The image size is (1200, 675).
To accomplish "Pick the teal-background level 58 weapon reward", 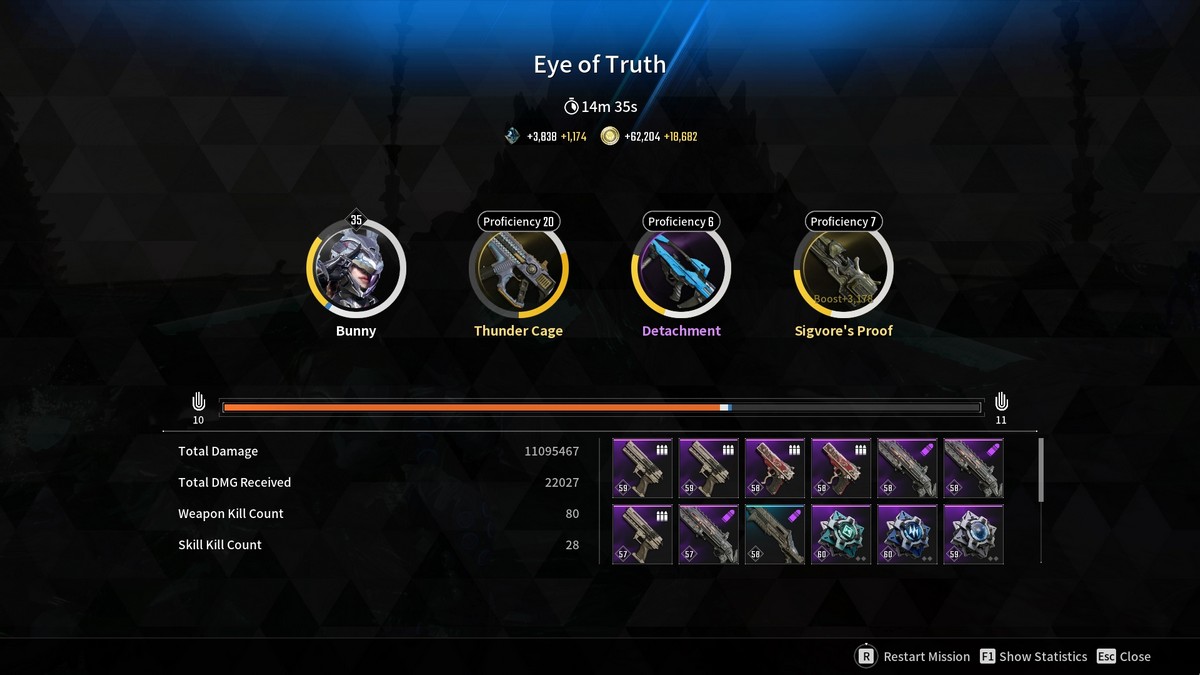I will [x=775, y=535].
